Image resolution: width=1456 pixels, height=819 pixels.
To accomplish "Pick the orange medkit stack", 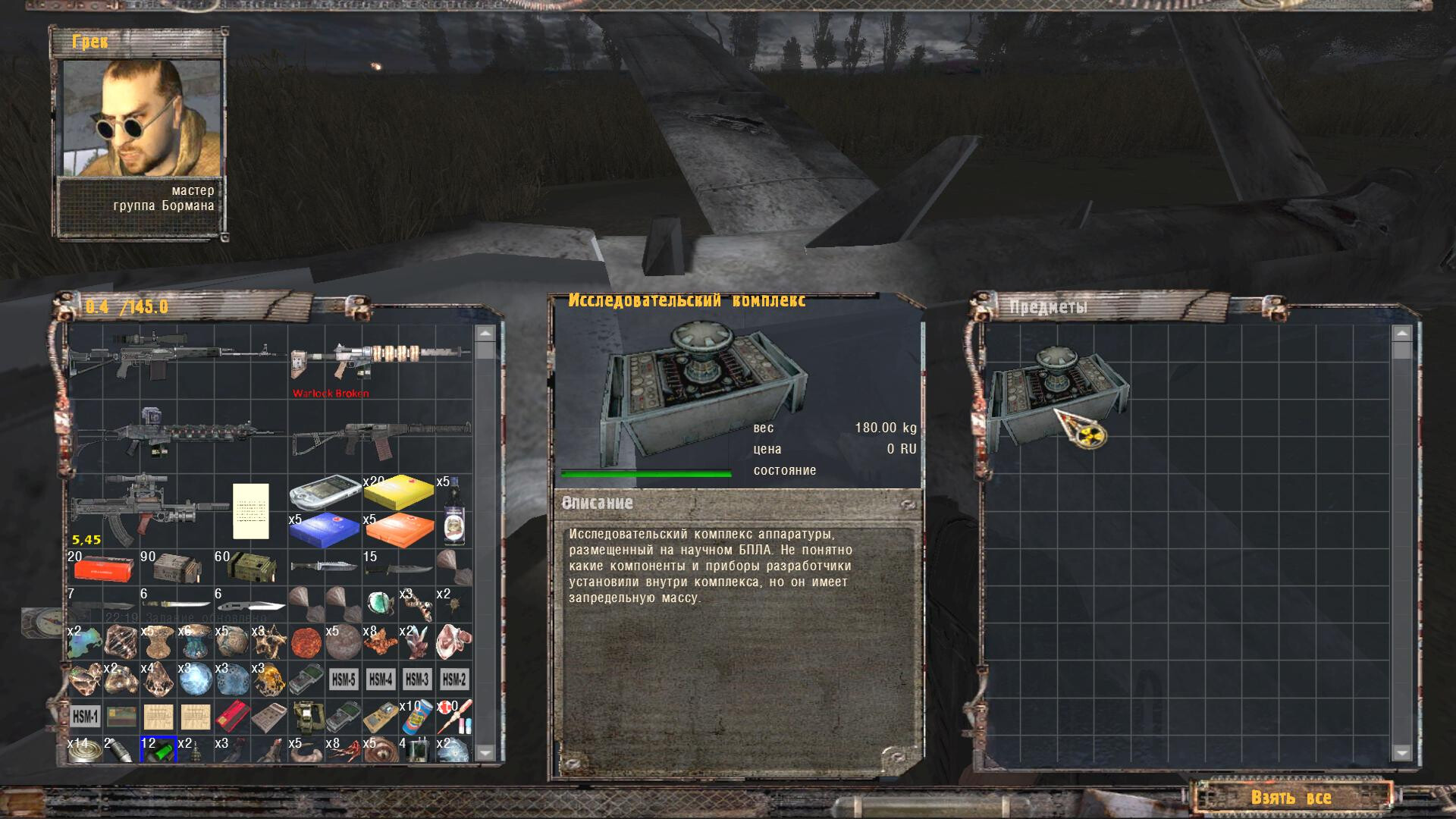I will 398,529.
